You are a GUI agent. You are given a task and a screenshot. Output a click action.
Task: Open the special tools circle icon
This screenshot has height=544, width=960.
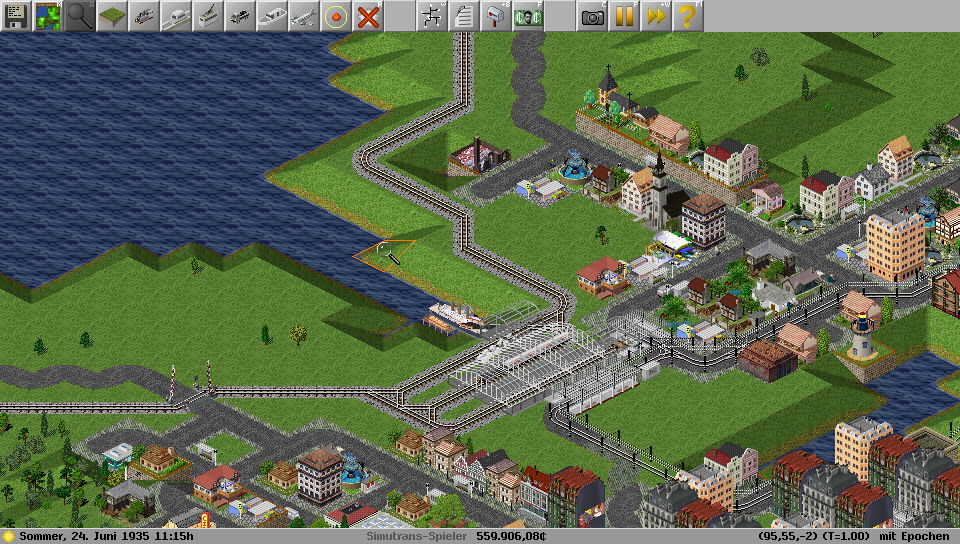coord(336,16)
